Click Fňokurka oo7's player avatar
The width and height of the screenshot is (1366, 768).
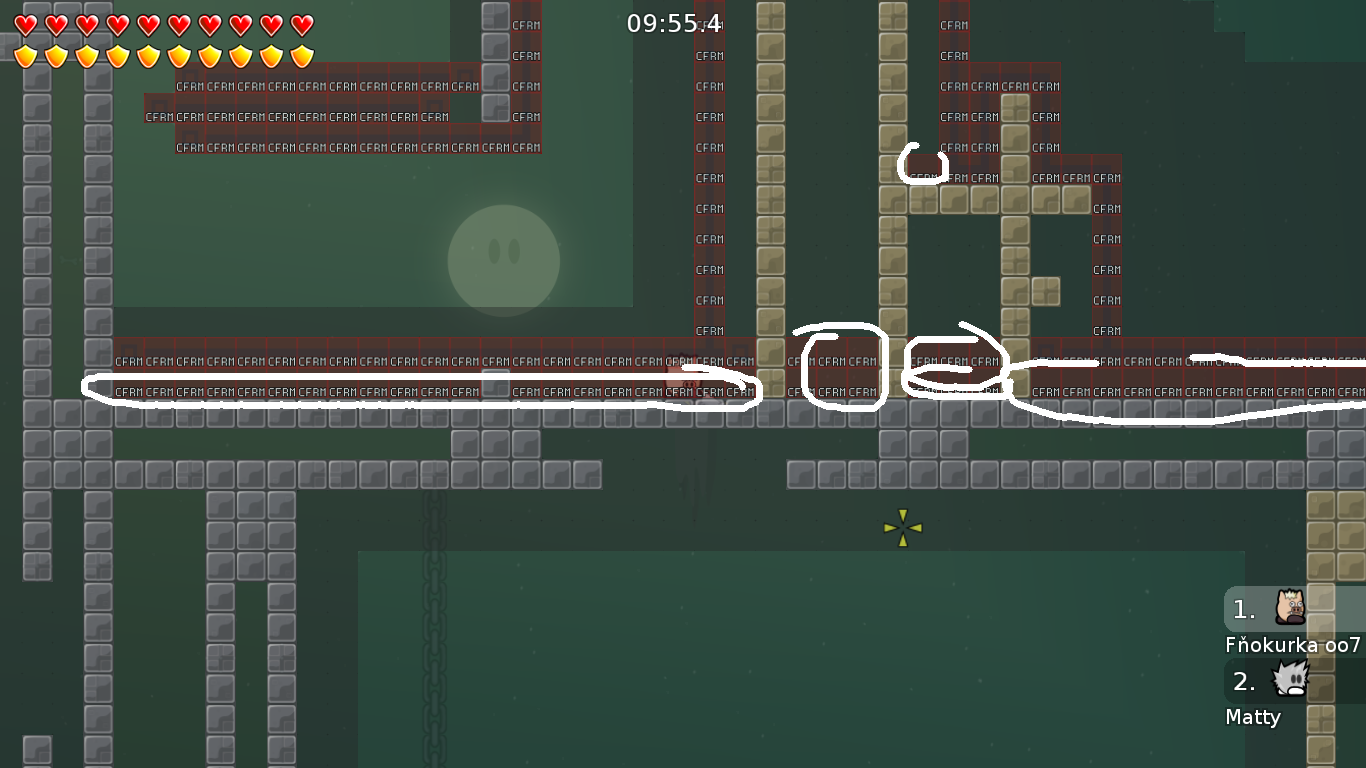tap(1291, 609)
